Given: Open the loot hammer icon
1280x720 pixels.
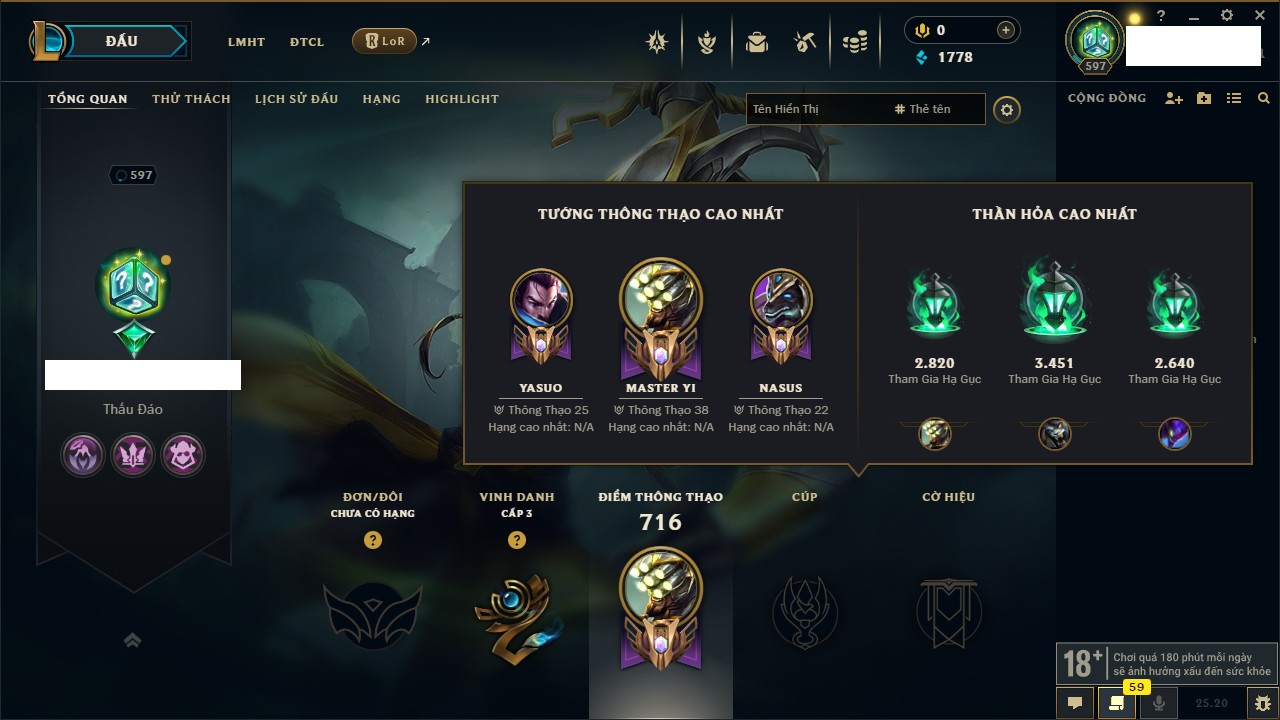Looking at the screenshot, I should pyautogui.click(x=805, y=42).
